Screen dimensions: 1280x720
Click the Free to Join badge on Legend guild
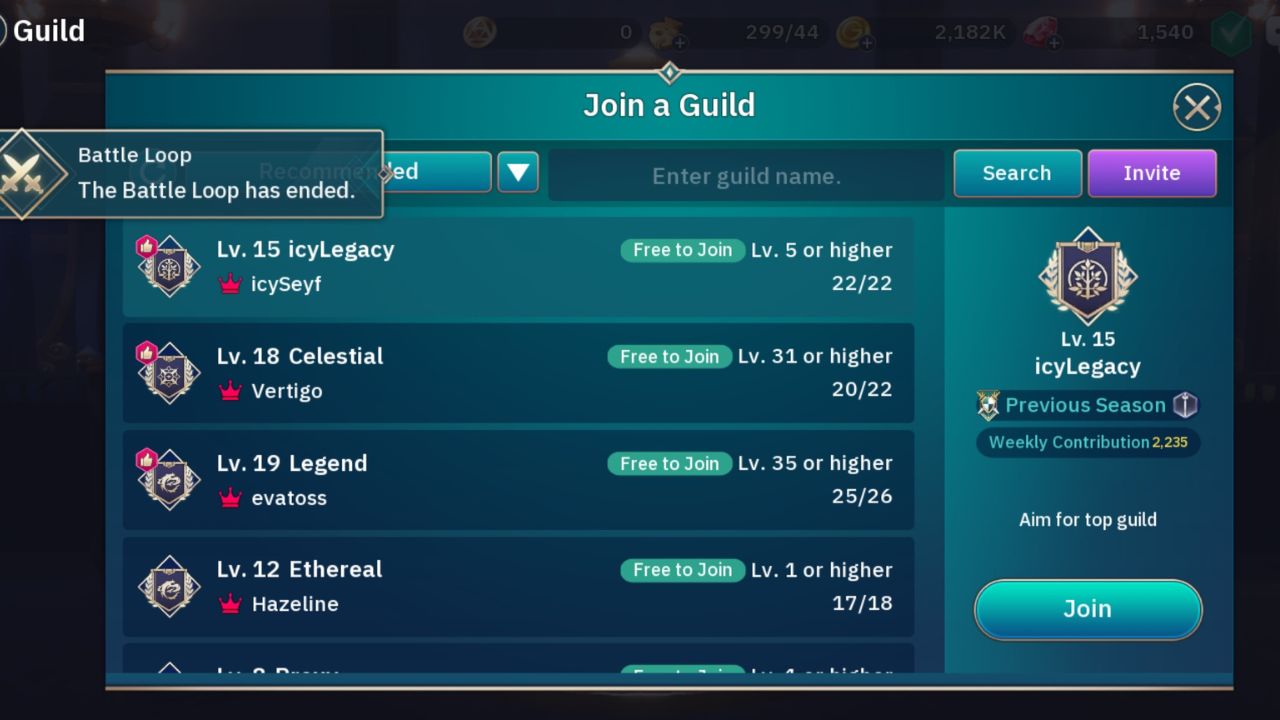tap(669, 463)
